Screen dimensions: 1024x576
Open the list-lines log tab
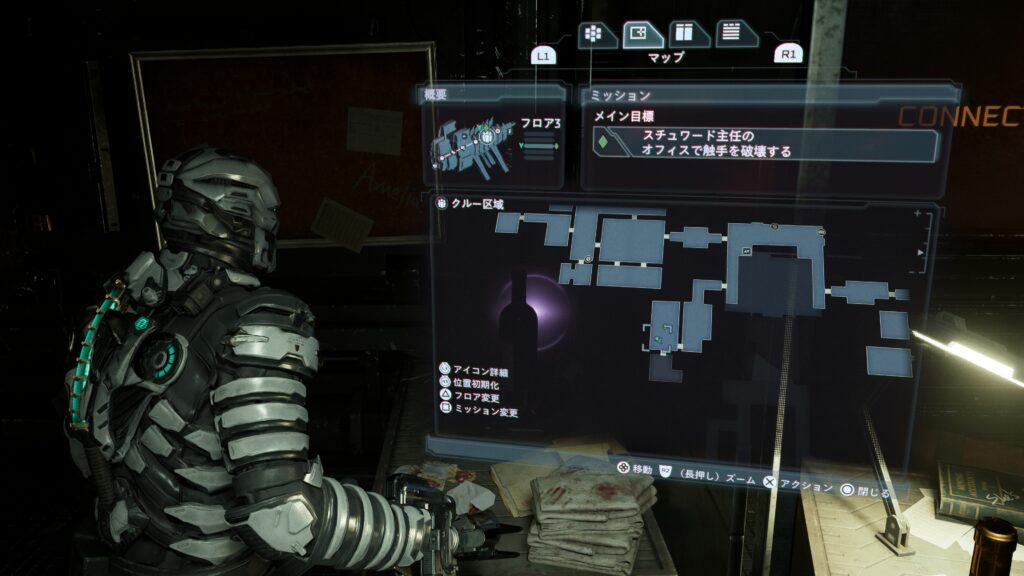click(x=733, y=35)
